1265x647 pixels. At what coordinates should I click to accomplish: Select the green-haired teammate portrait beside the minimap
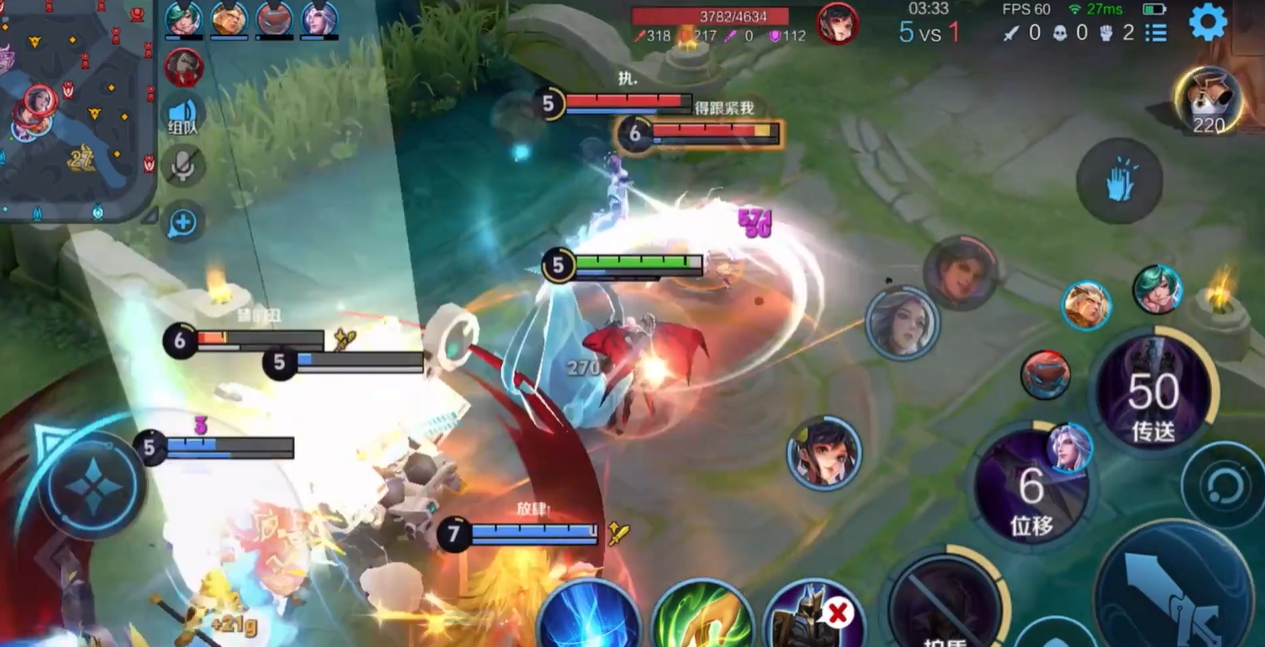coord(183,19)
